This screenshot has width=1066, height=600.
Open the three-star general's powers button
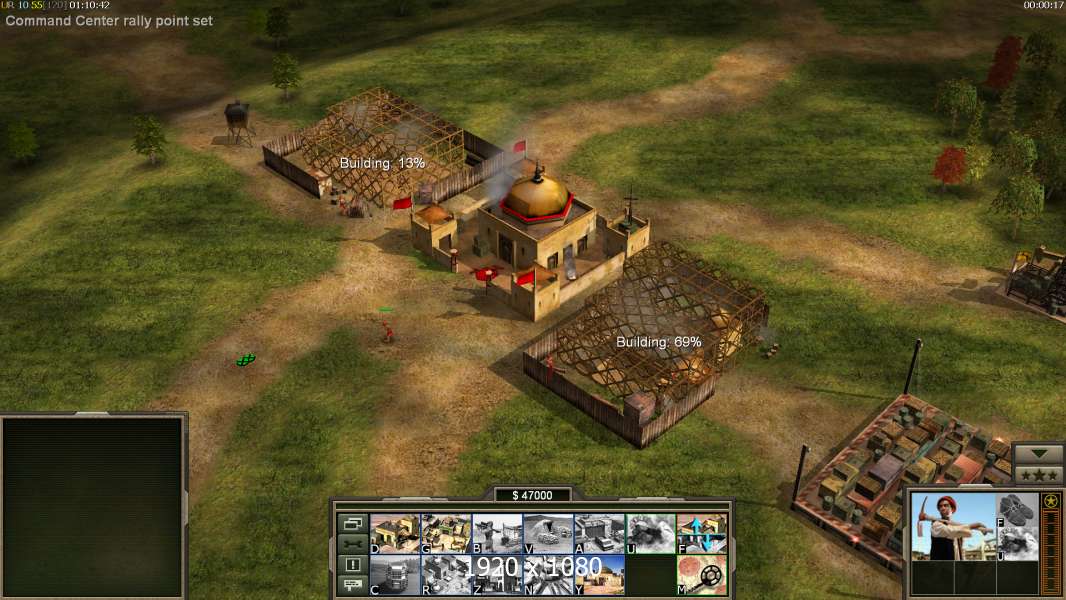[x=1039, y=474]
